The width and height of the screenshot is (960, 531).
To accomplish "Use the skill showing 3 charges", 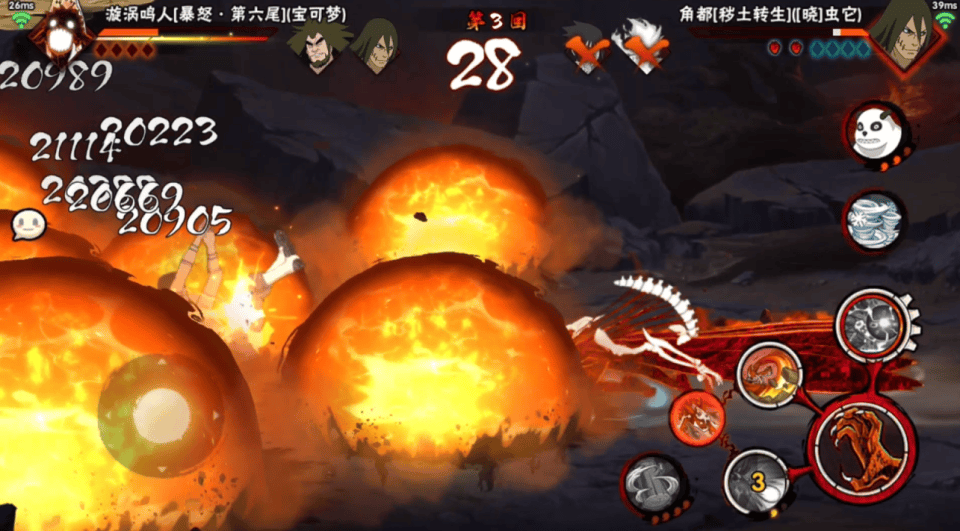I will click(757, 484).
